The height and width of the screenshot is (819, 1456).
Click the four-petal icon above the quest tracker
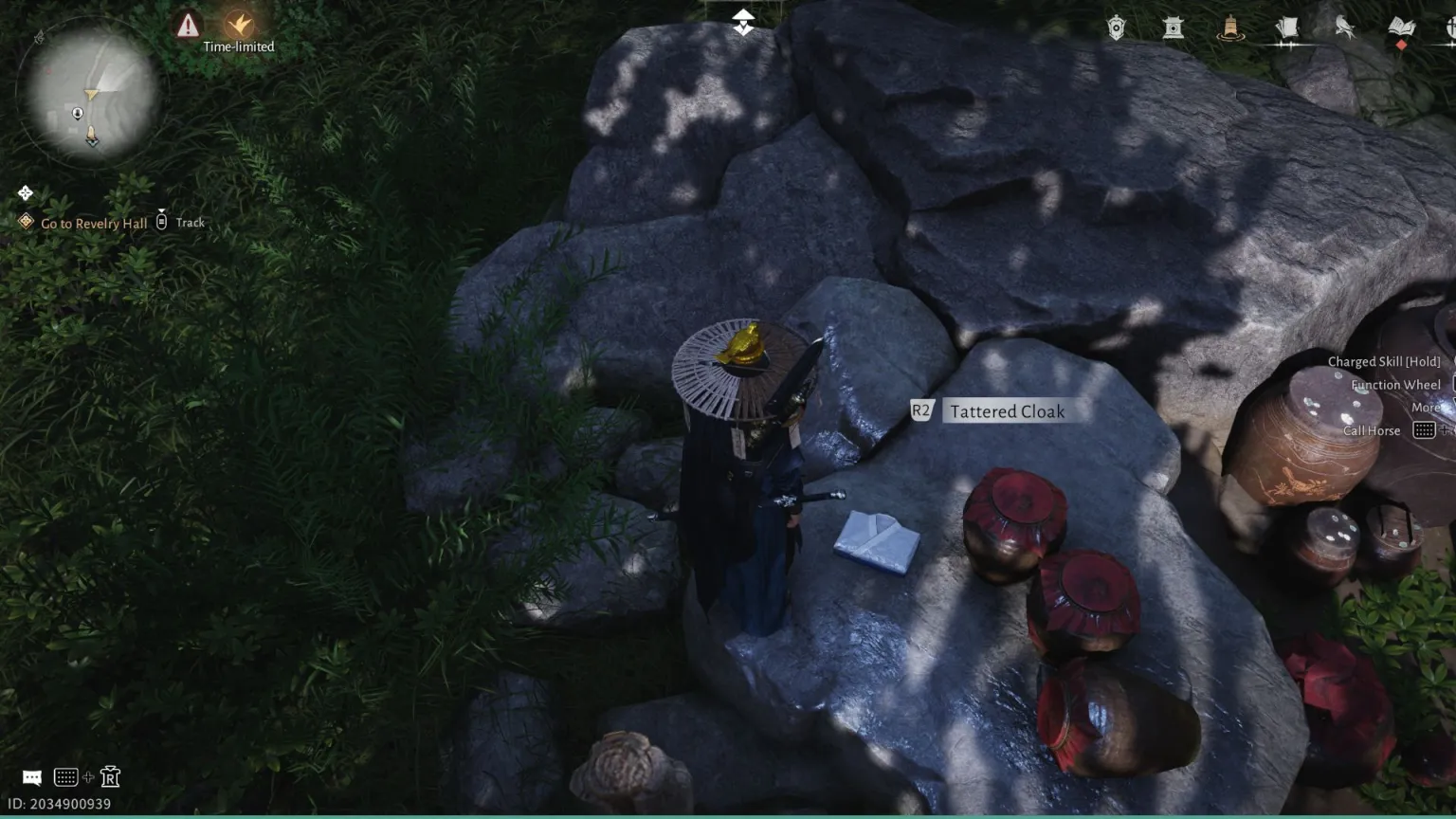[26, 193]
